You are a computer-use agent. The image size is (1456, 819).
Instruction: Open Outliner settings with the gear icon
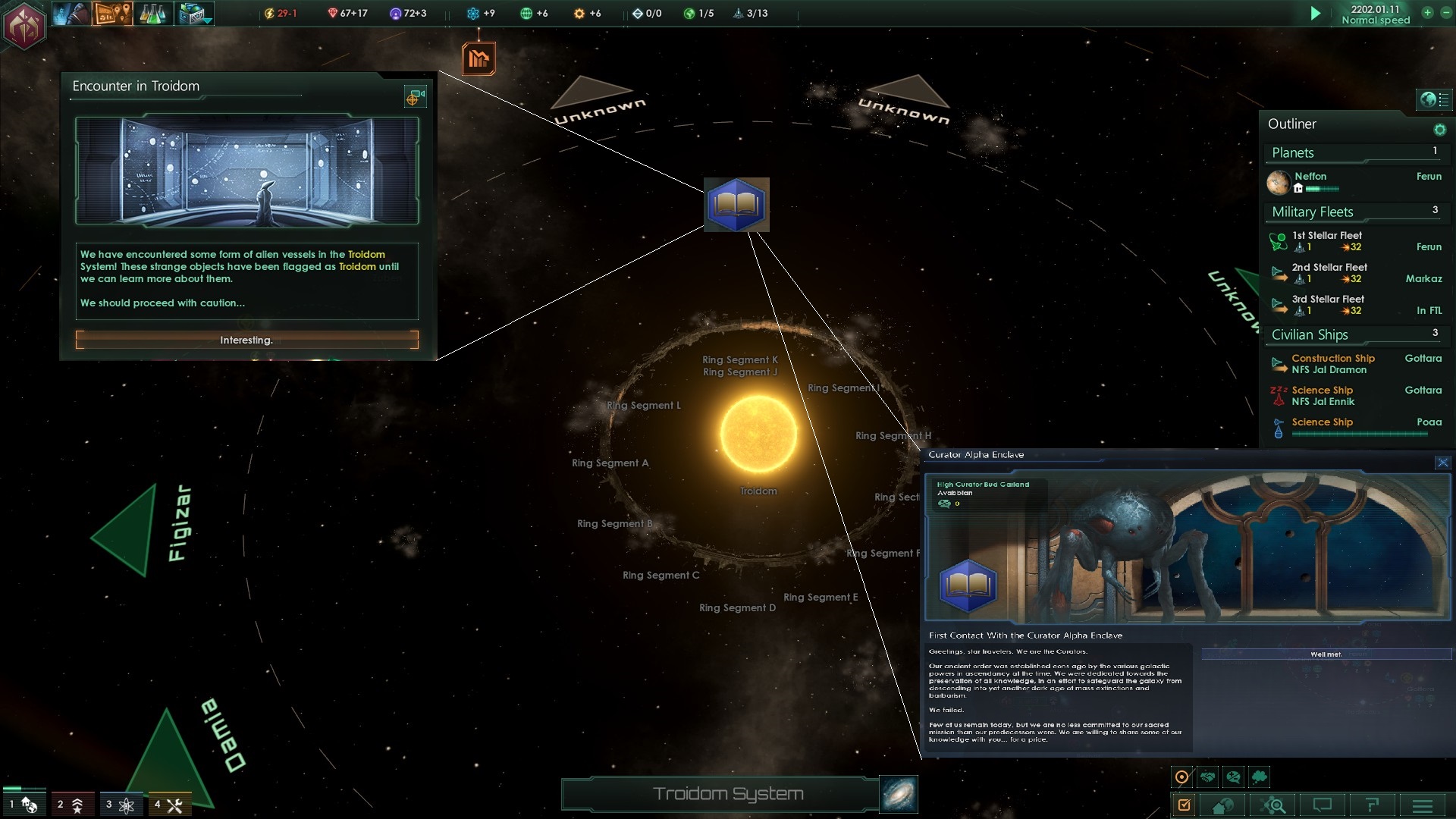click(x=1439, y=130)
